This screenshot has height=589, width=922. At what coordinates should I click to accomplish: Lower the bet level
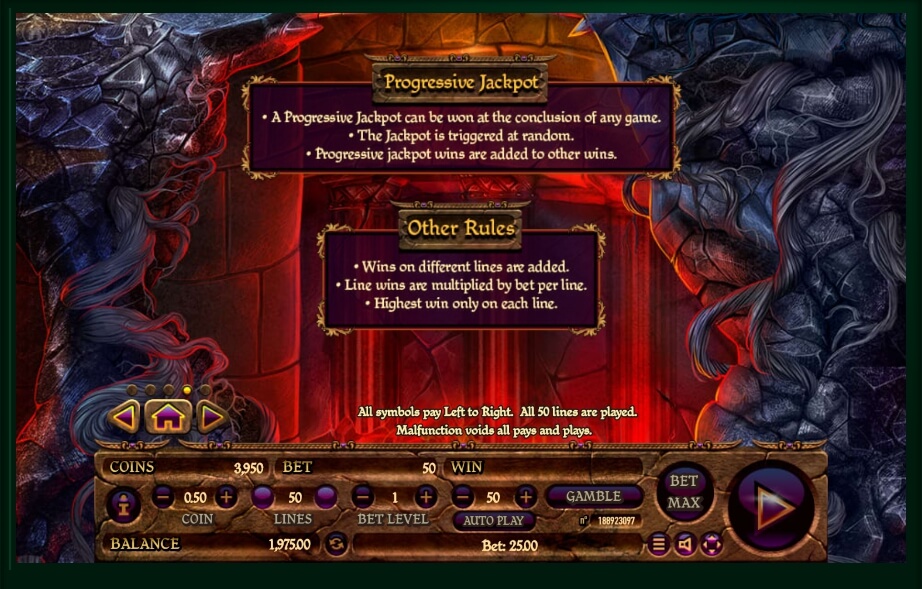[x=363, y=496]
